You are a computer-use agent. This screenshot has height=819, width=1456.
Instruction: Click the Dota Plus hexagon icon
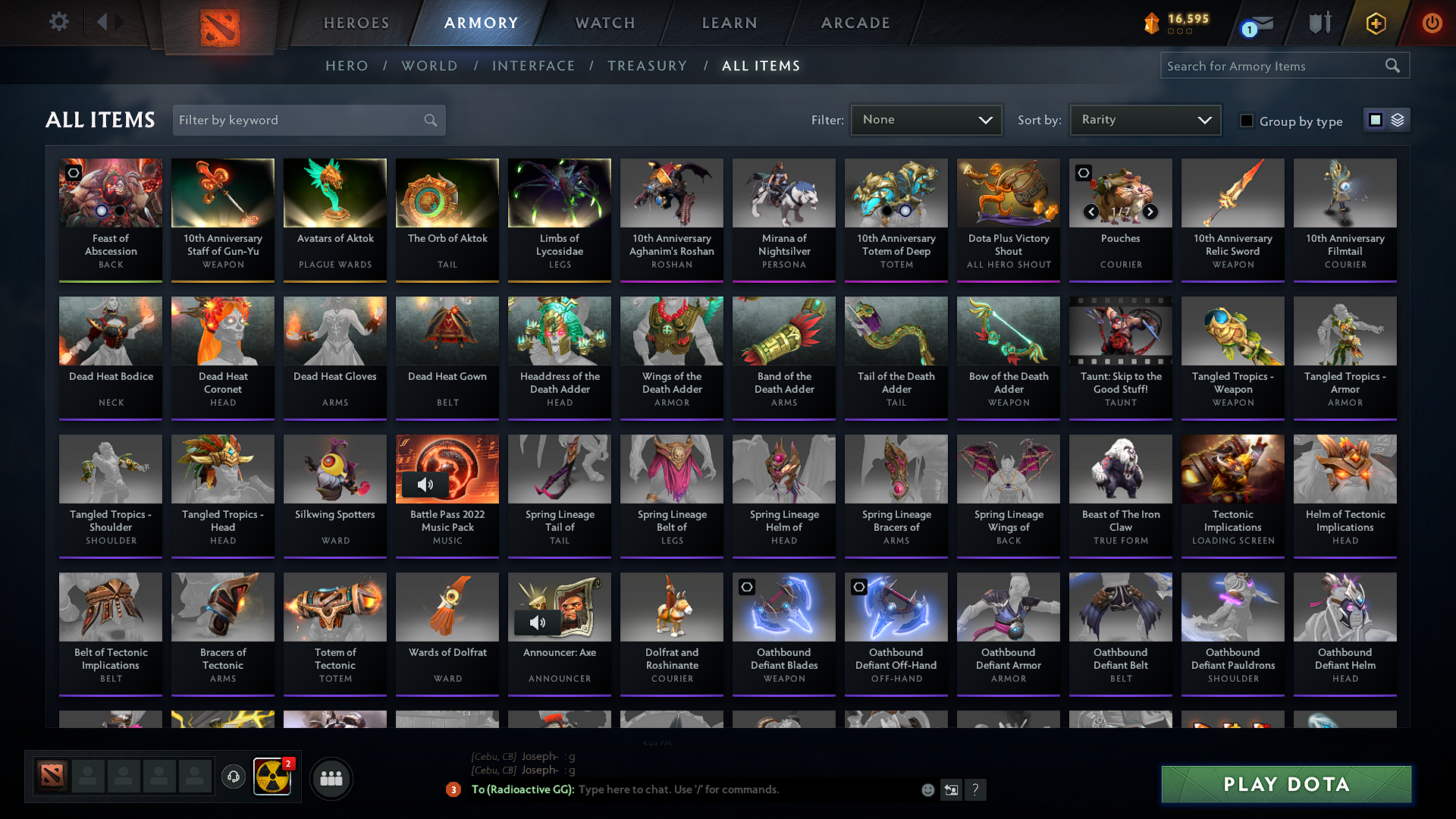(1376, 22)
